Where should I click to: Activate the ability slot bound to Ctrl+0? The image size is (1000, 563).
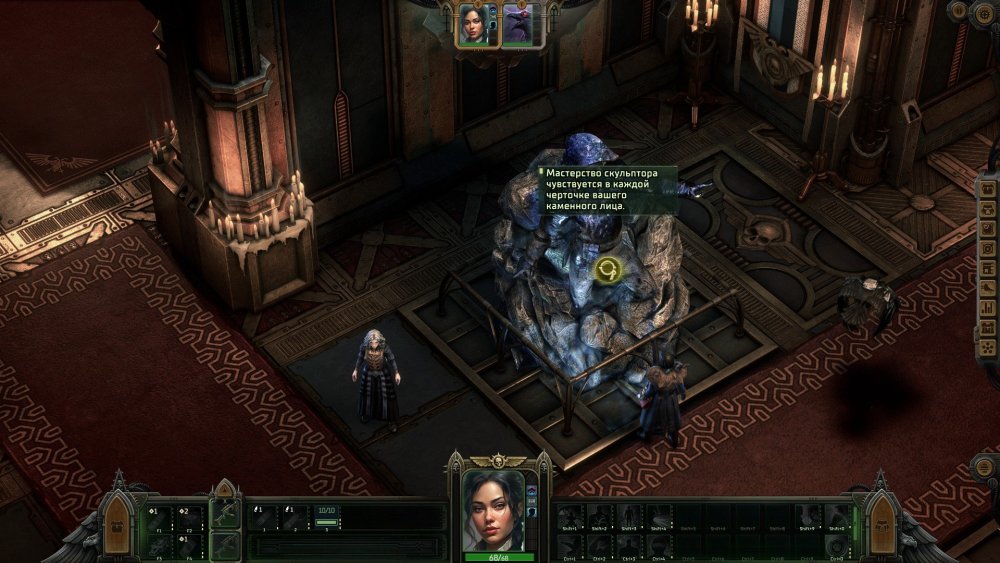pyautogui.click(x=834, y=545)
